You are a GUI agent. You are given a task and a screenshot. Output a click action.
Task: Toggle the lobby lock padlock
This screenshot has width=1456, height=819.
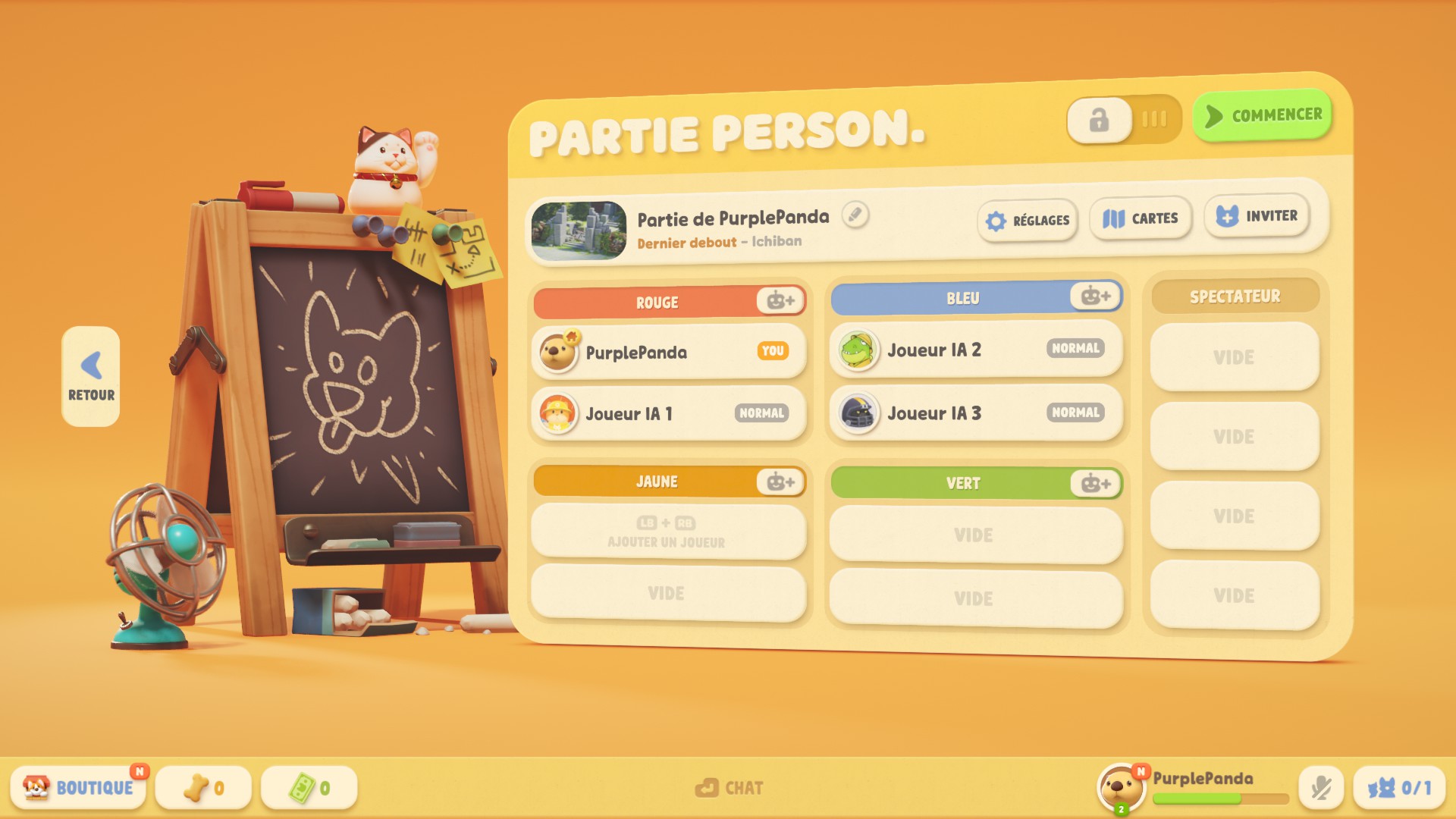pyautogui.click(x=1098, y=118)
